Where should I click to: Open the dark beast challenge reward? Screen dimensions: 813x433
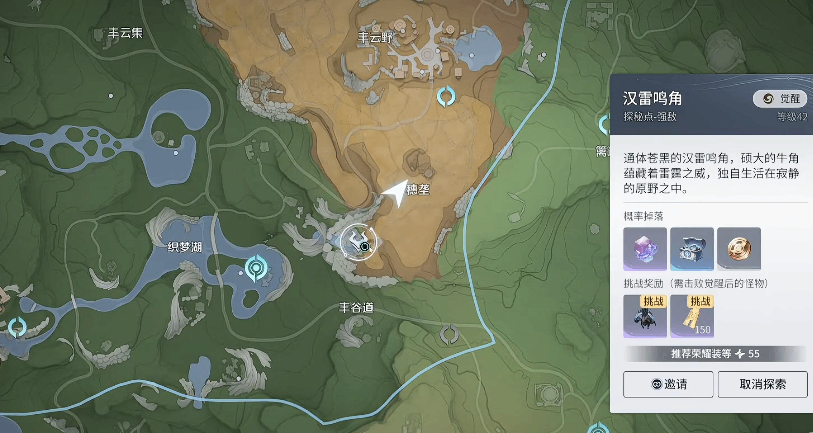[643, 315]
